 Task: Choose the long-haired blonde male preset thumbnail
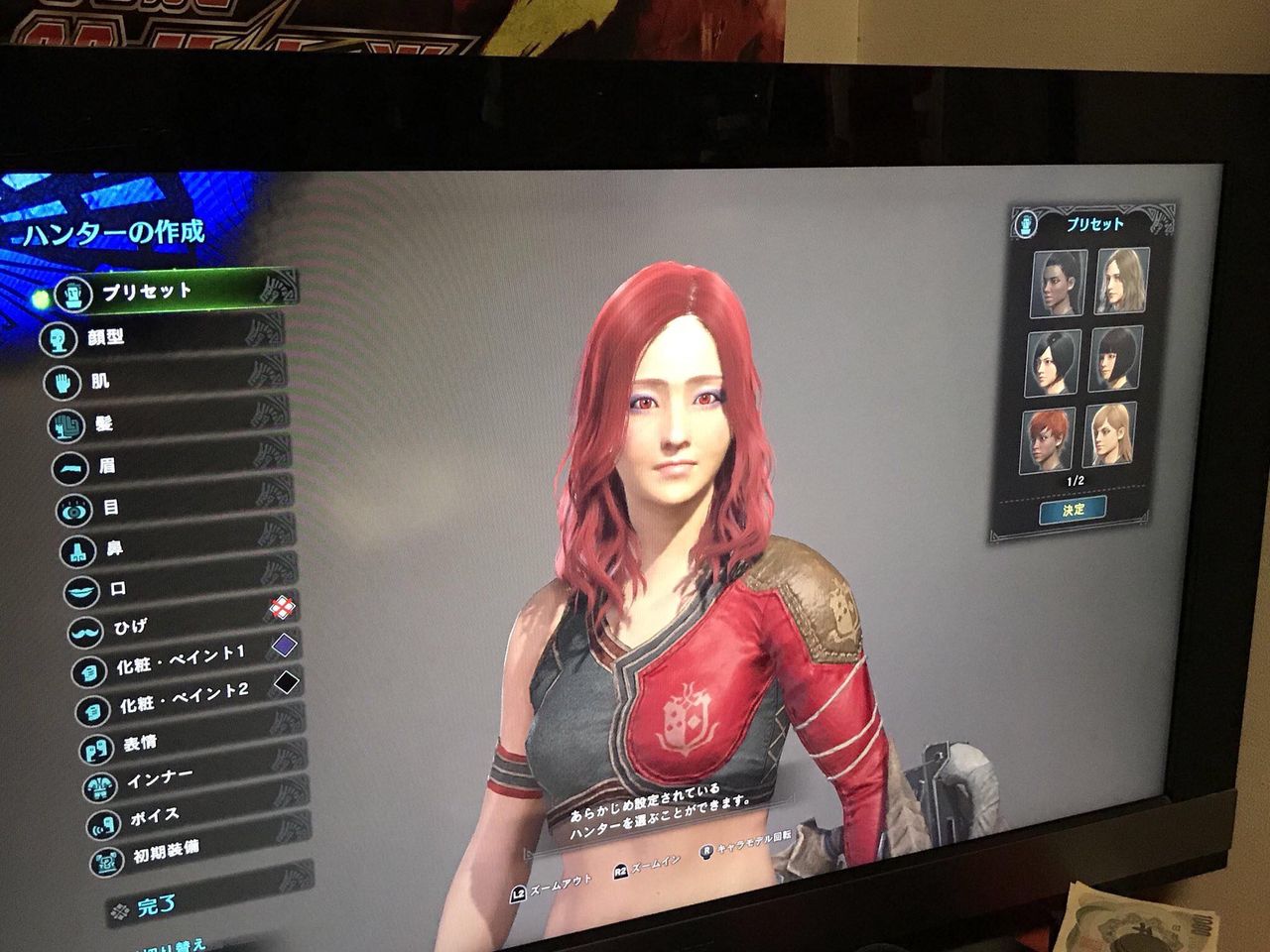pos(1119,281)
